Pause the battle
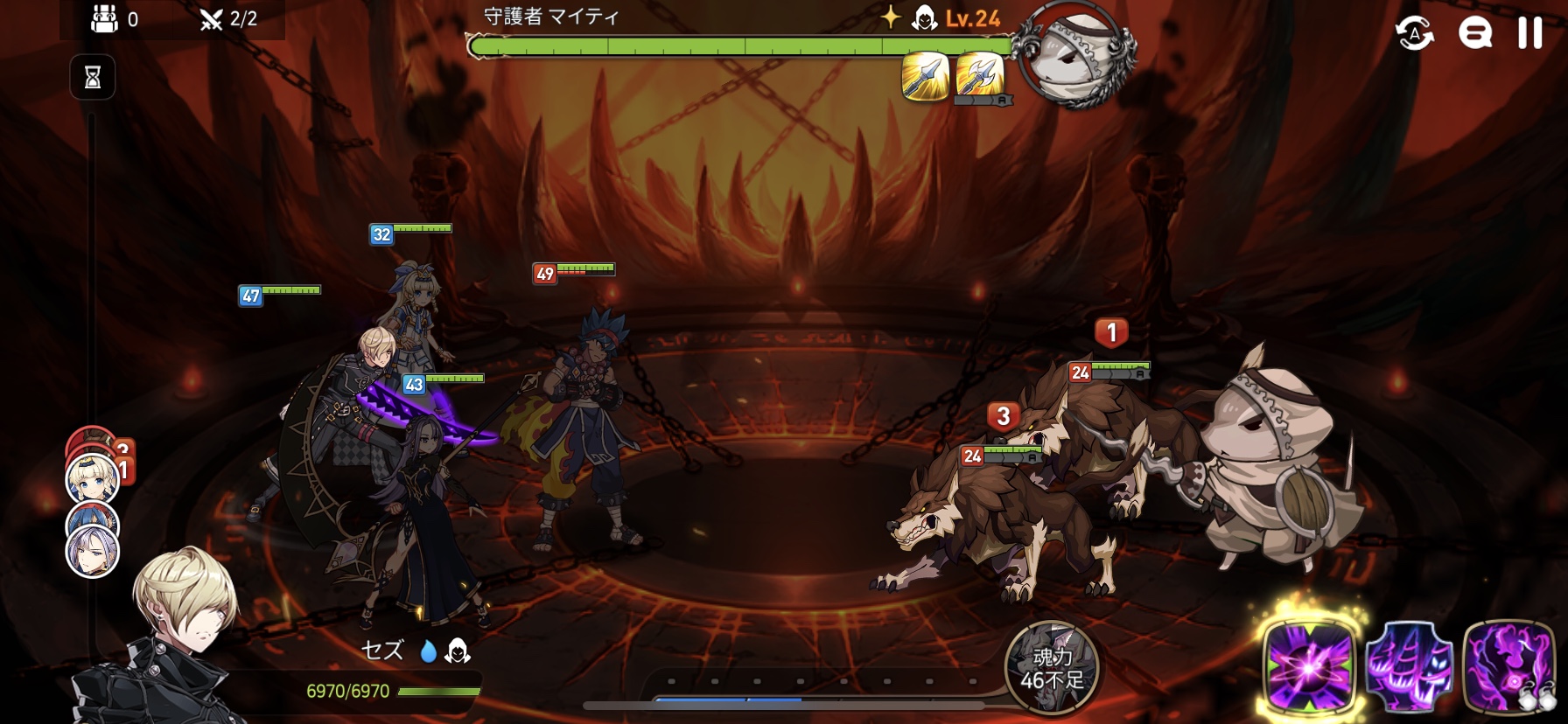 click(1529, 33)
